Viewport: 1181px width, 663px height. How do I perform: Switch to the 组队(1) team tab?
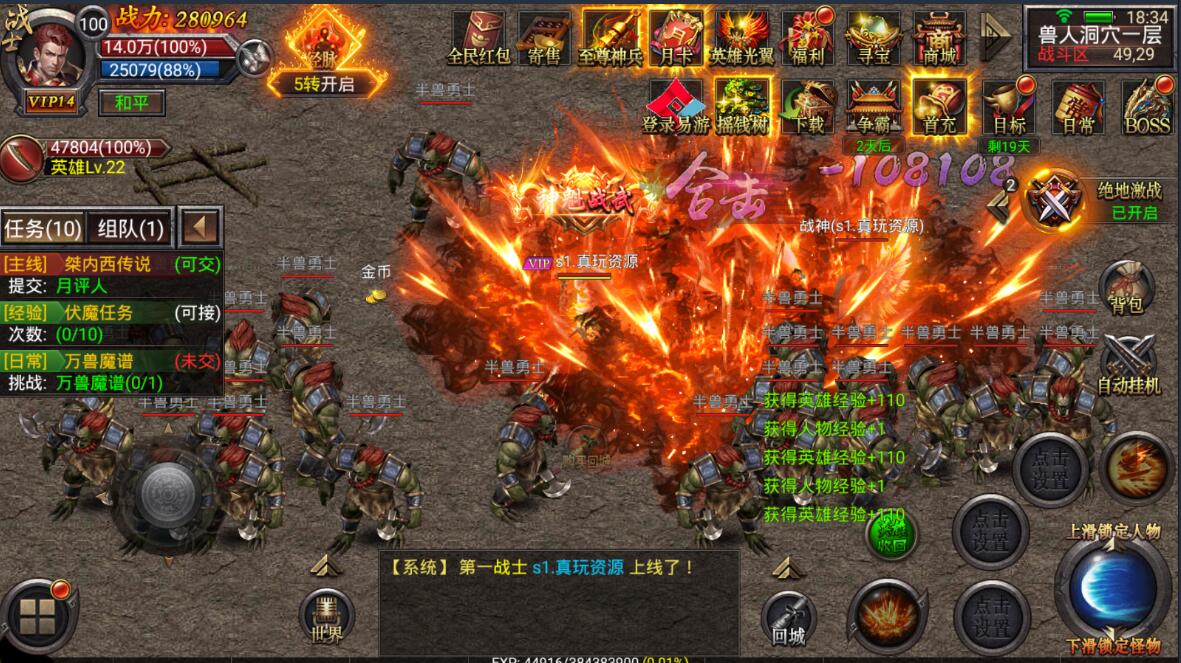click(x=130, y=228)
